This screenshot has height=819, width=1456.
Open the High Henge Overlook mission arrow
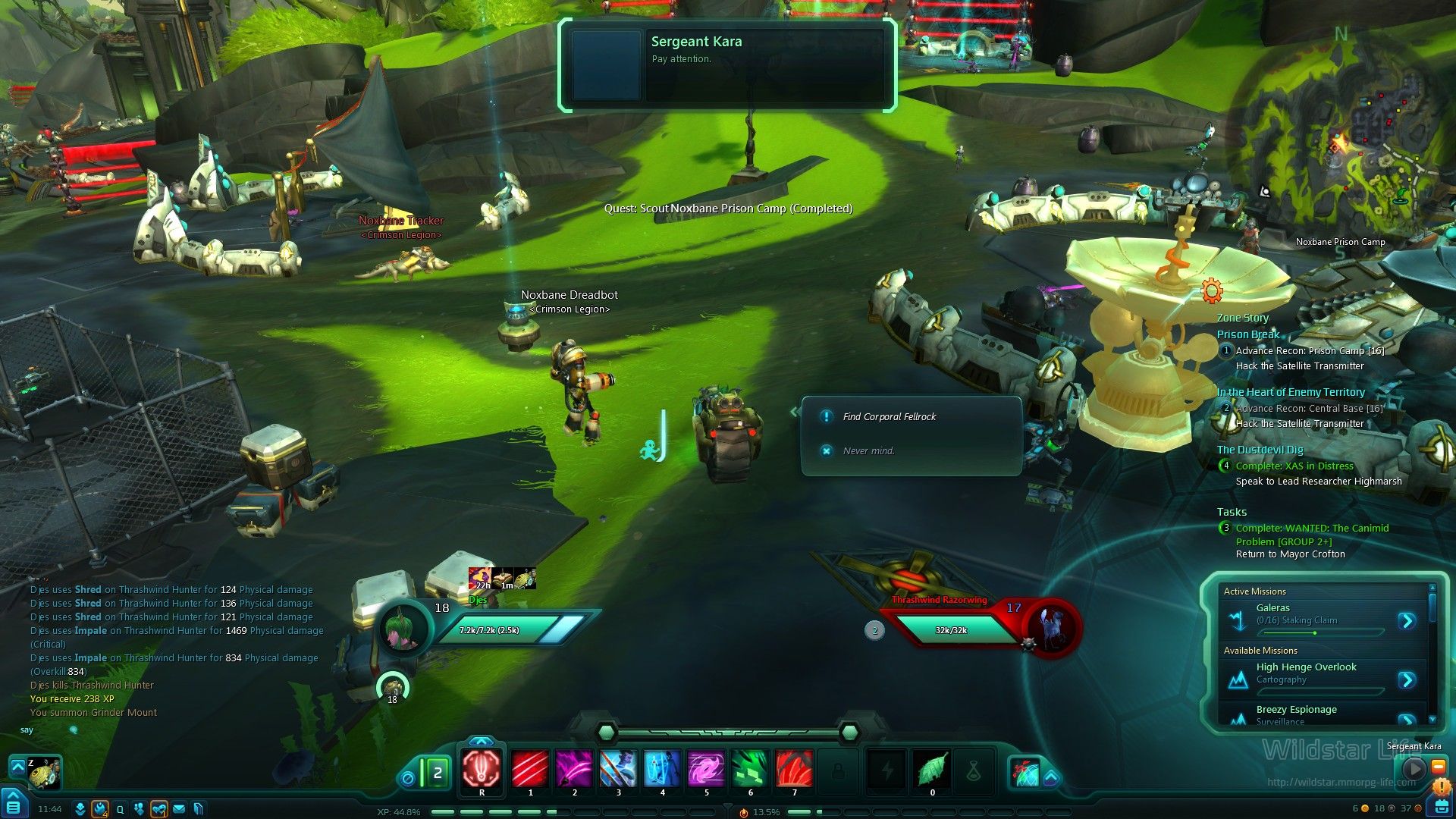[x=1407, y=679]
